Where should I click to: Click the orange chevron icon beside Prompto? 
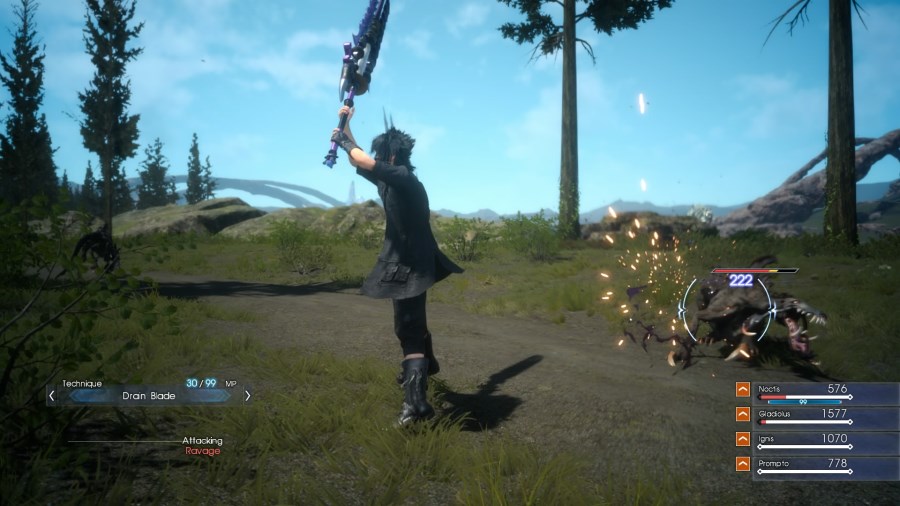(x=743, y=464)
